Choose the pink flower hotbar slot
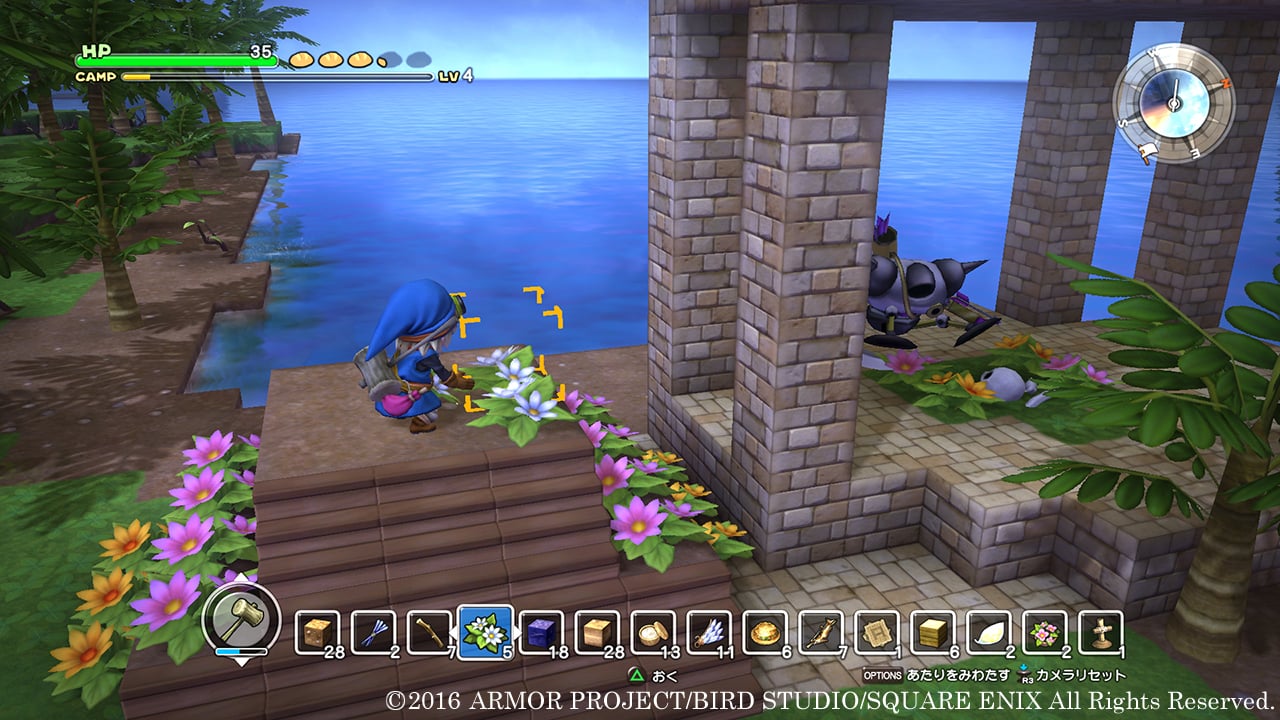 [1045, 632]
